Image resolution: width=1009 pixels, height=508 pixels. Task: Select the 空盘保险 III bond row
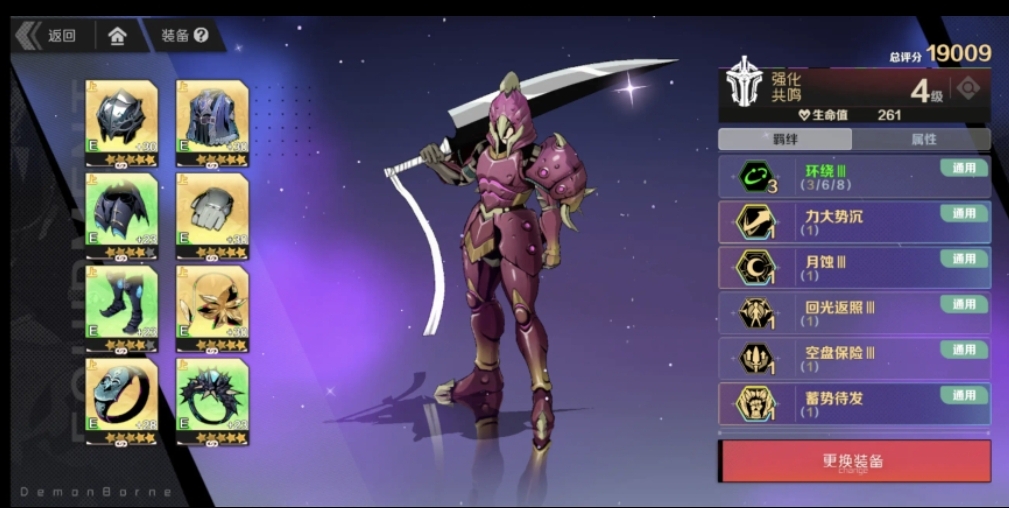(854, 359)
